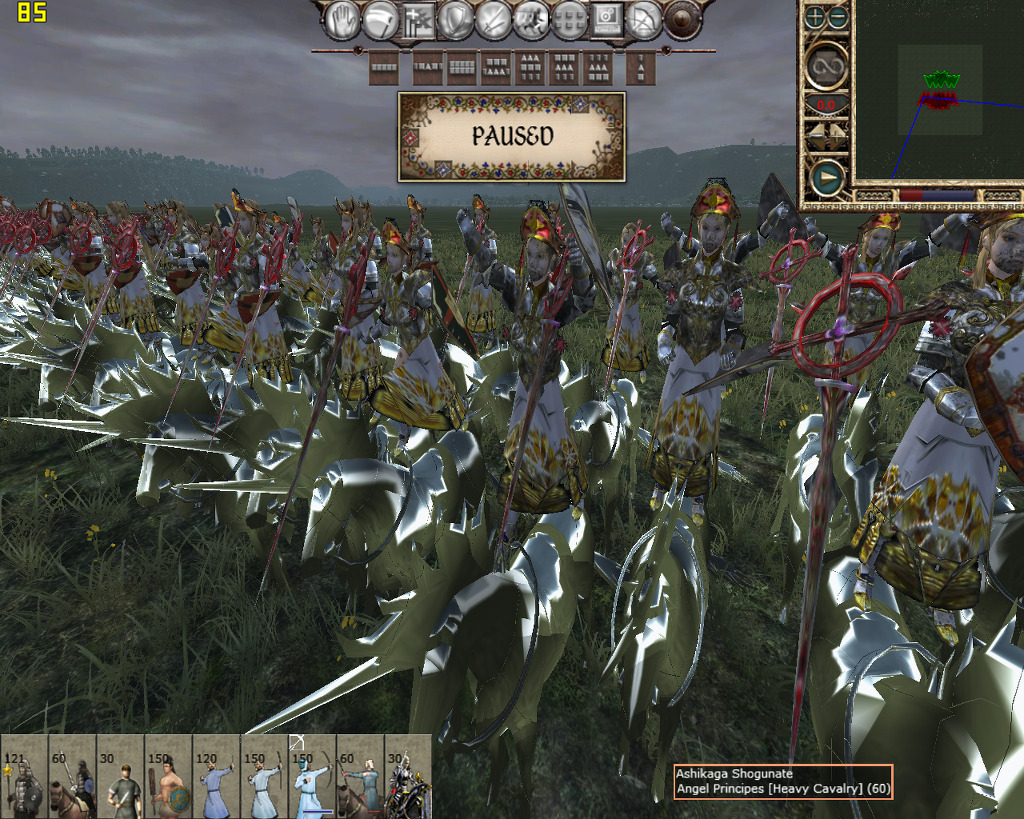Toggle run mode for selected units
1024x819 pixels.
point(531,20)
